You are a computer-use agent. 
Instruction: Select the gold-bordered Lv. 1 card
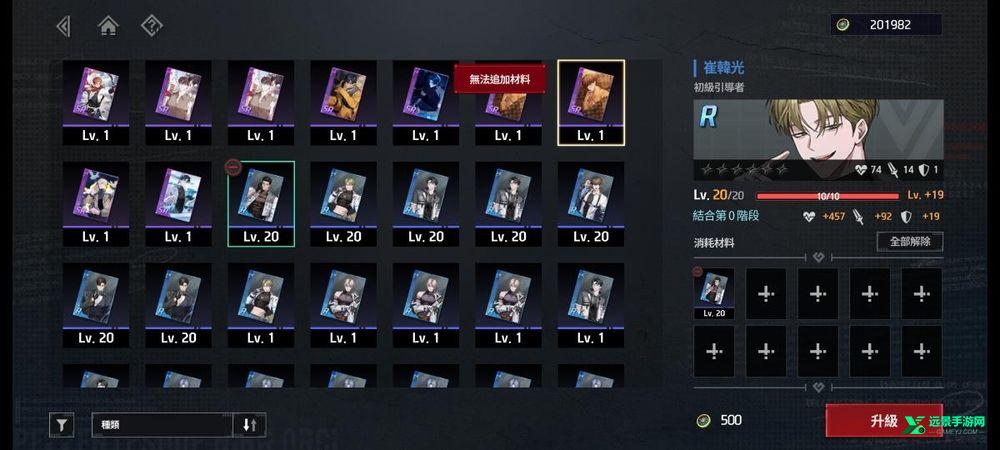click(x=590, y=102)
